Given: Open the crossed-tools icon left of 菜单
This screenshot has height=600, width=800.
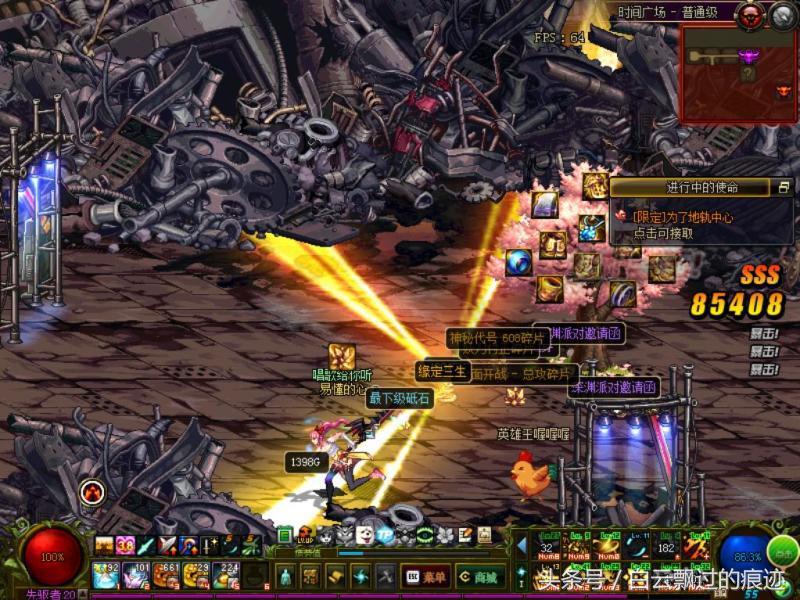Looking at the screenshot, I should pyautogui.click(x=385, y=576).
